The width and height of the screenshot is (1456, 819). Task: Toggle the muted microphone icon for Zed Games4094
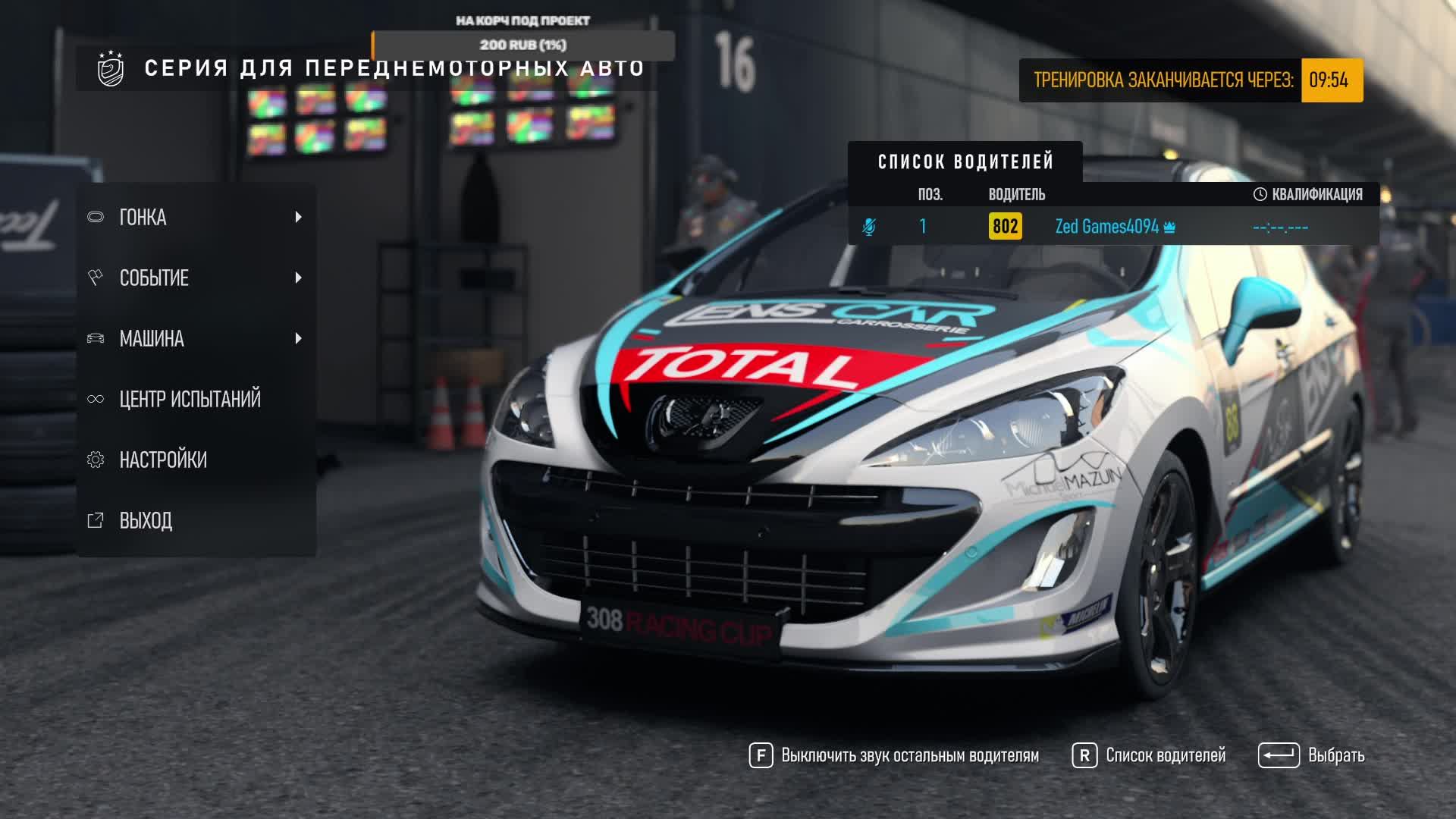pos(869,227)
